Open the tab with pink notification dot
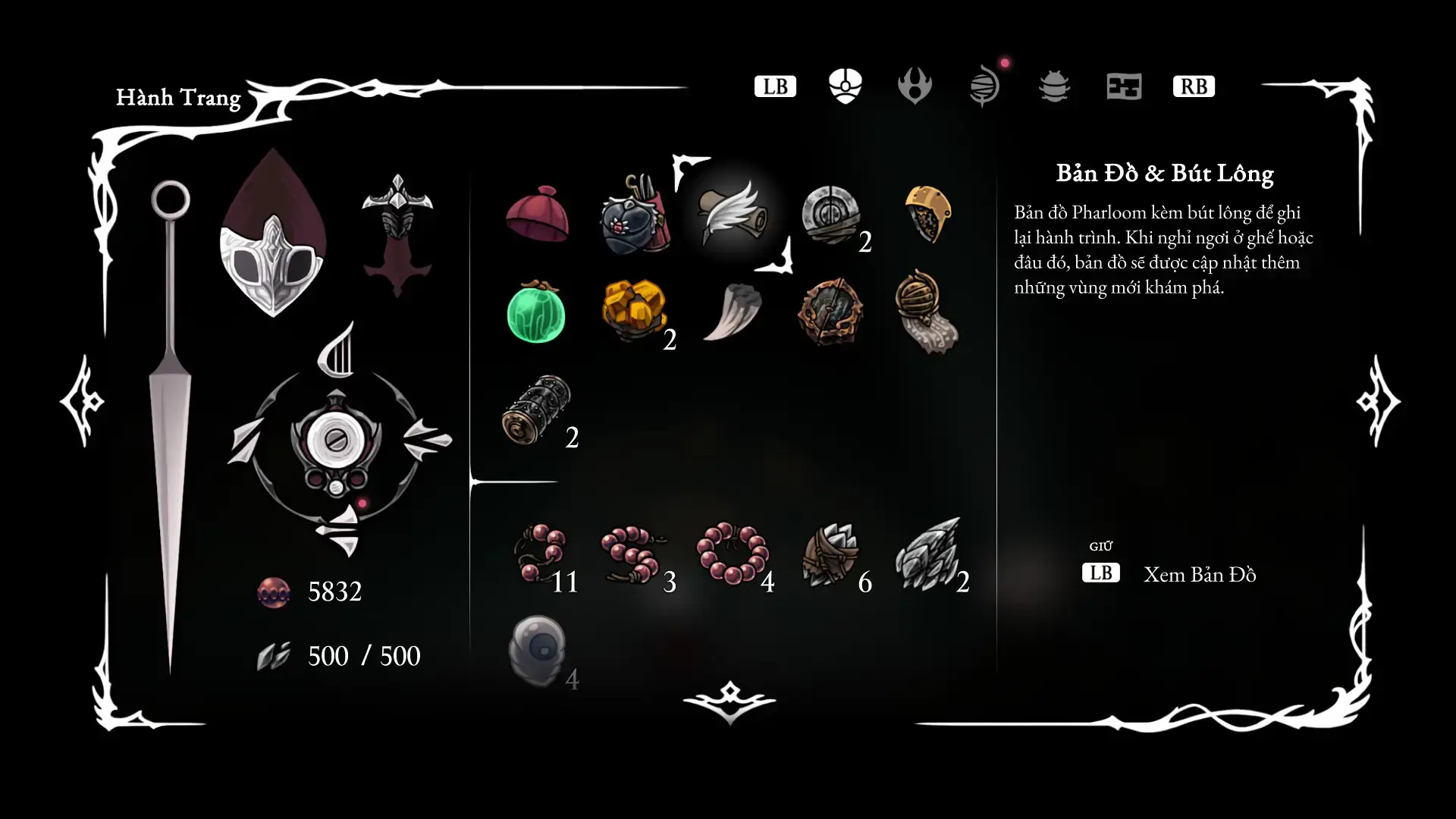The image size is (1456, 819). tap(984, 86)
